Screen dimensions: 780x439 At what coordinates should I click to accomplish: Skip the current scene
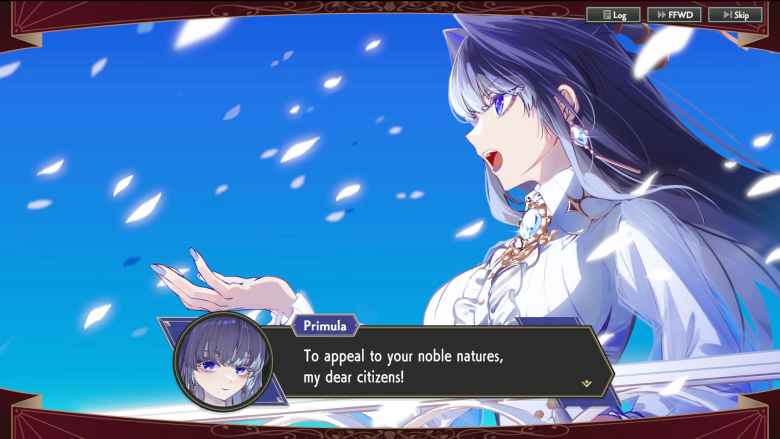735,15
